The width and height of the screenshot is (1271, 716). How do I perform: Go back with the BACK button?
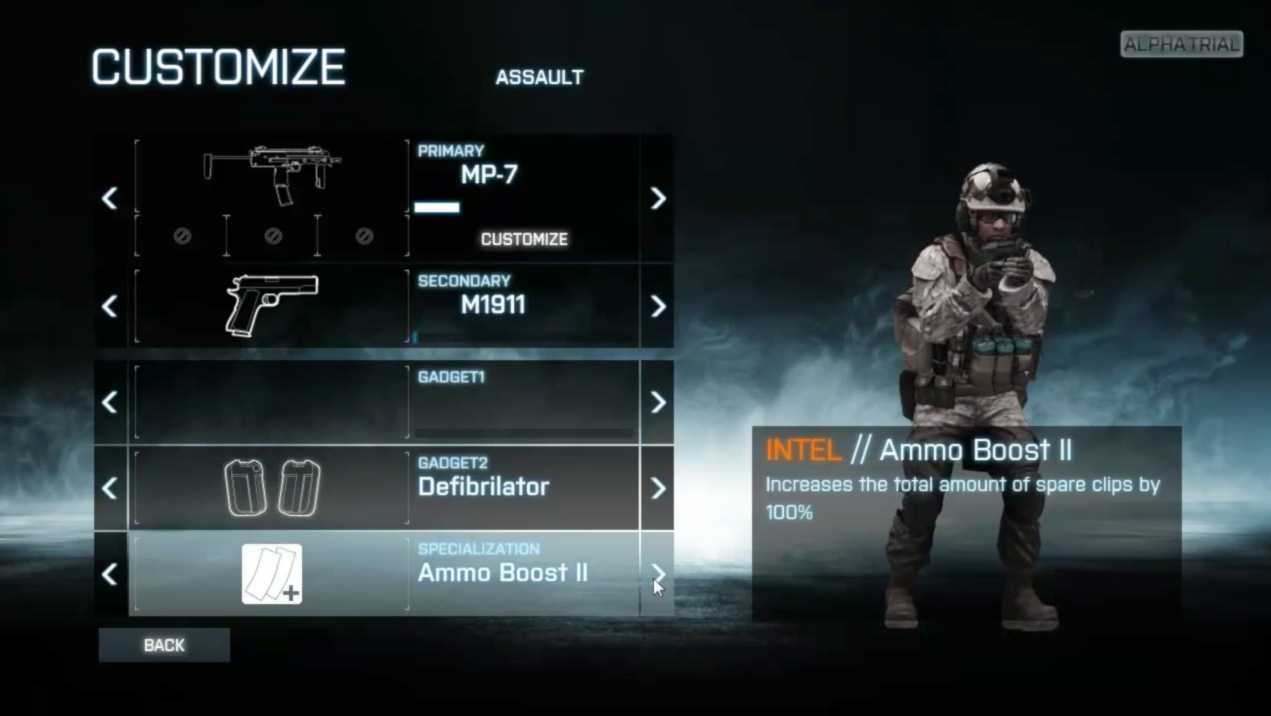[x=164, y=645]
